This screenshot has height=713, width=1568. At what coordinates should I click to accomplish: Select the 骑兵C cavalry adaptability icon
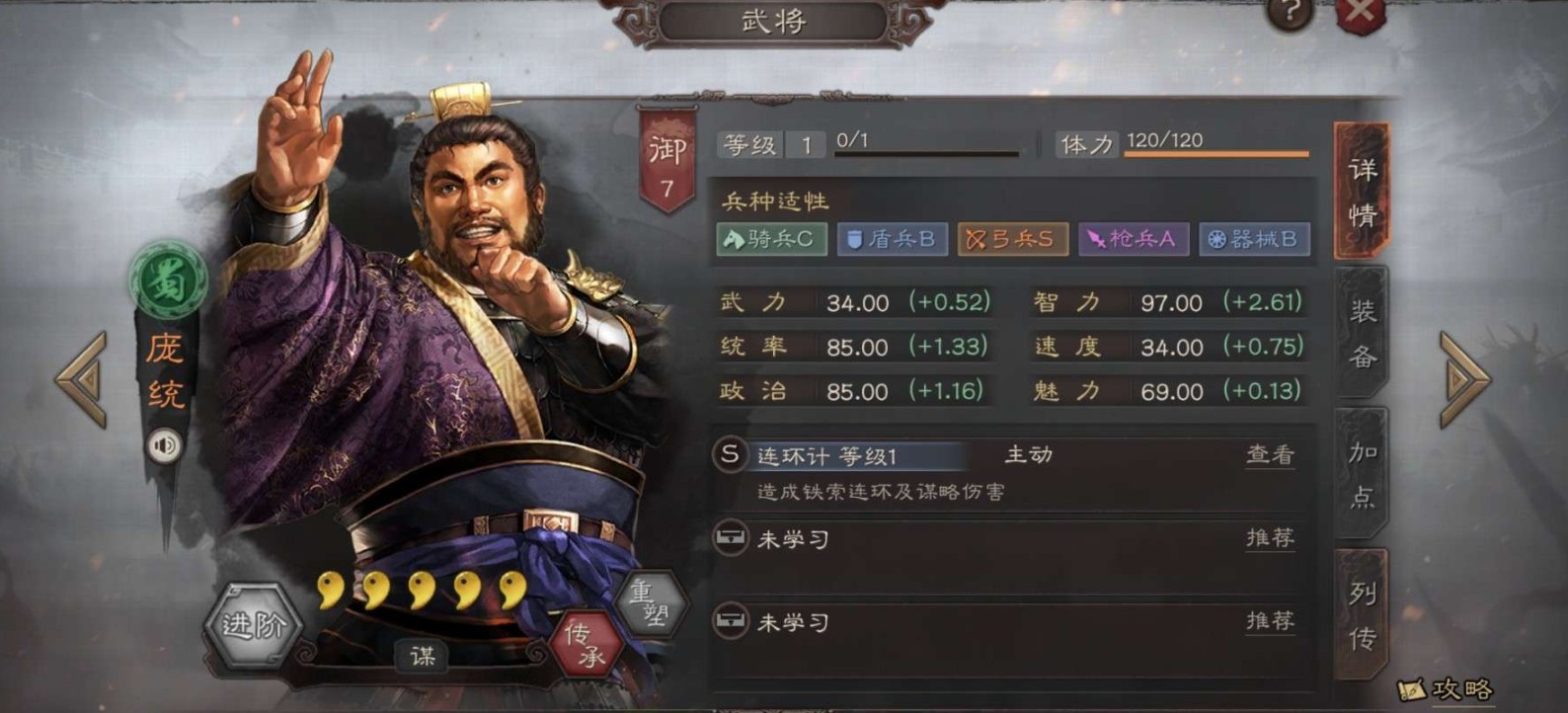point(771,239)
